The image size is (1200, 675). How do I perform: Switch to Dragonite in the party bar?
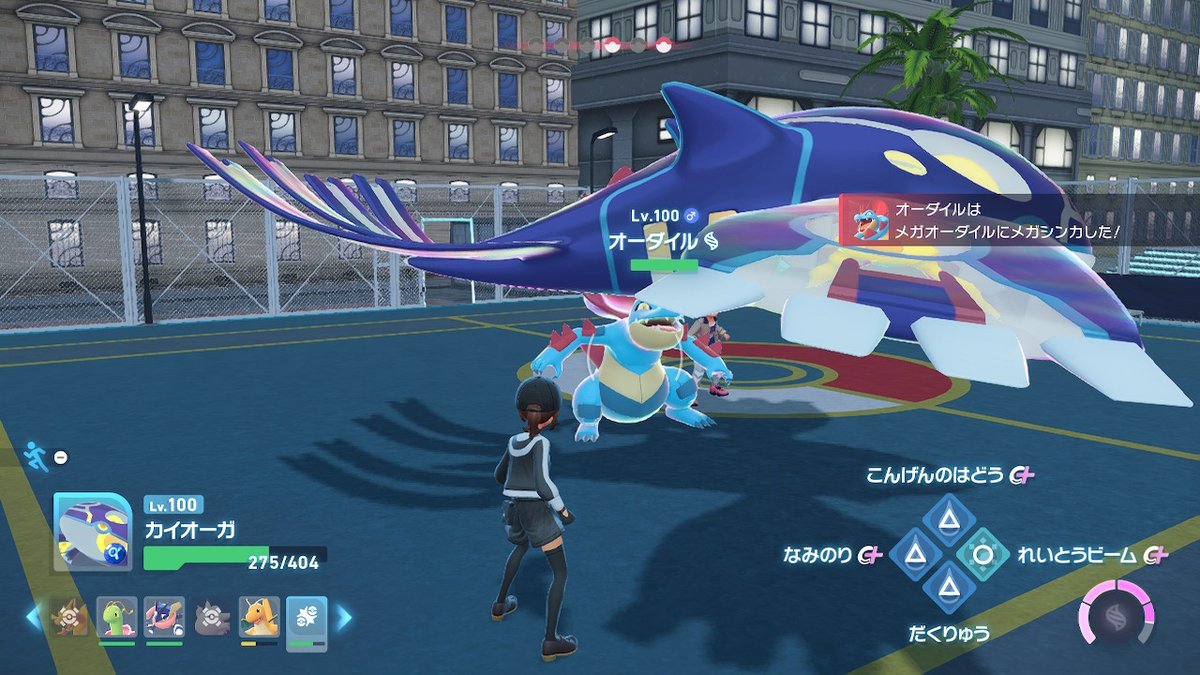click(x=258, y=618)
